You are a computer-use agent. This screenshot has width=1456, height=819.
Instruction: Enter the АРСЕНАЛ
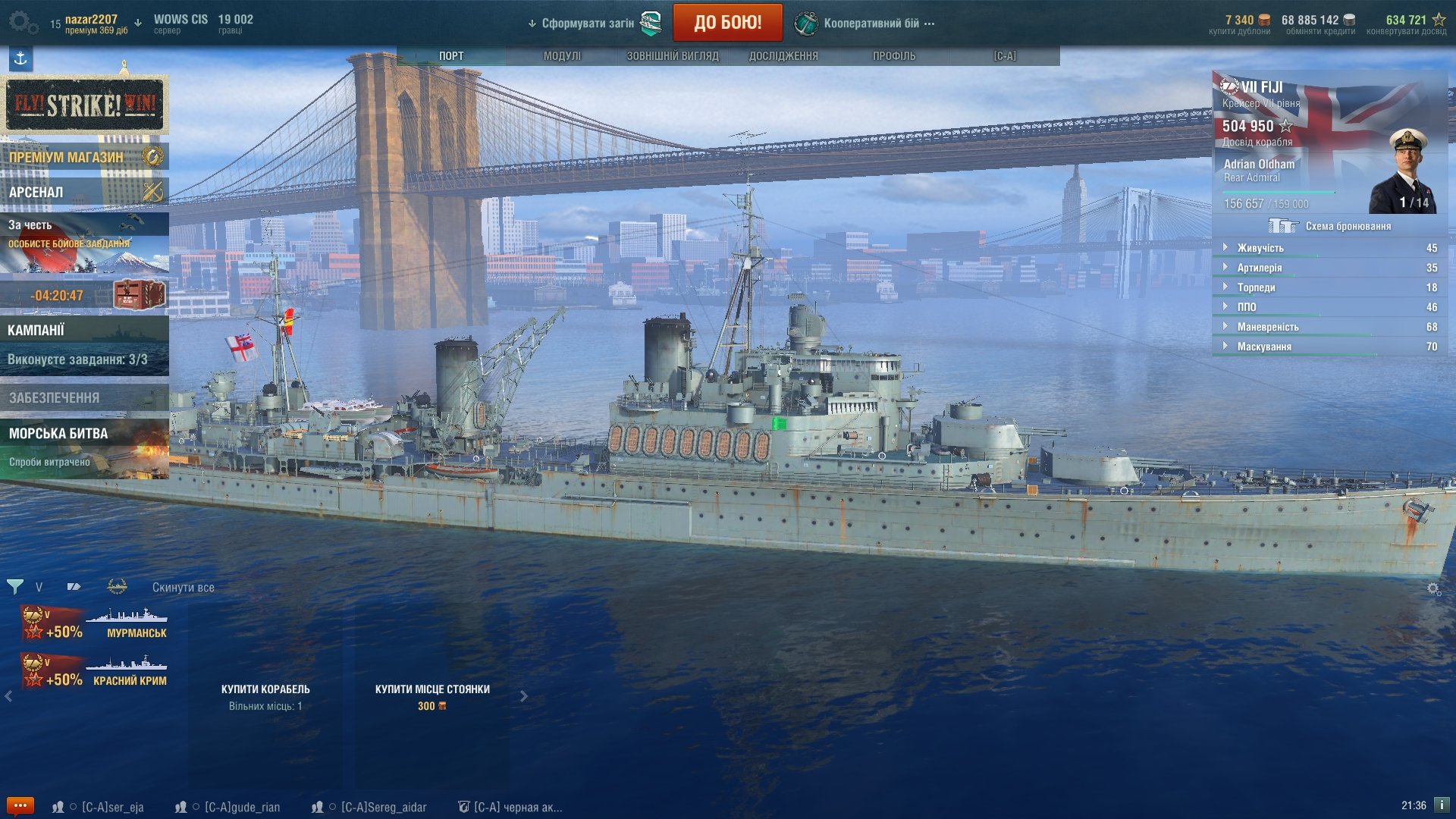tap(84, 192)
